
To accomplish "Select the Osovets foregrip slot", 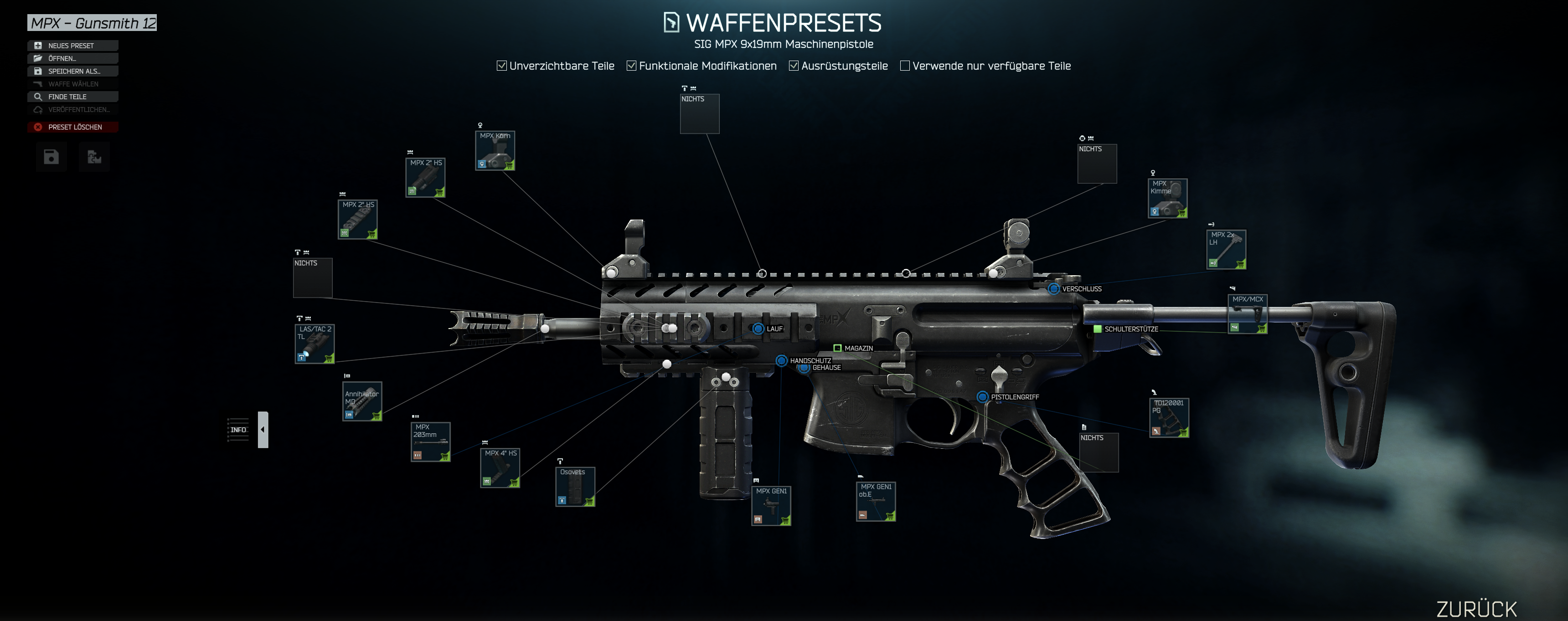I will click(x=575, y=487).
